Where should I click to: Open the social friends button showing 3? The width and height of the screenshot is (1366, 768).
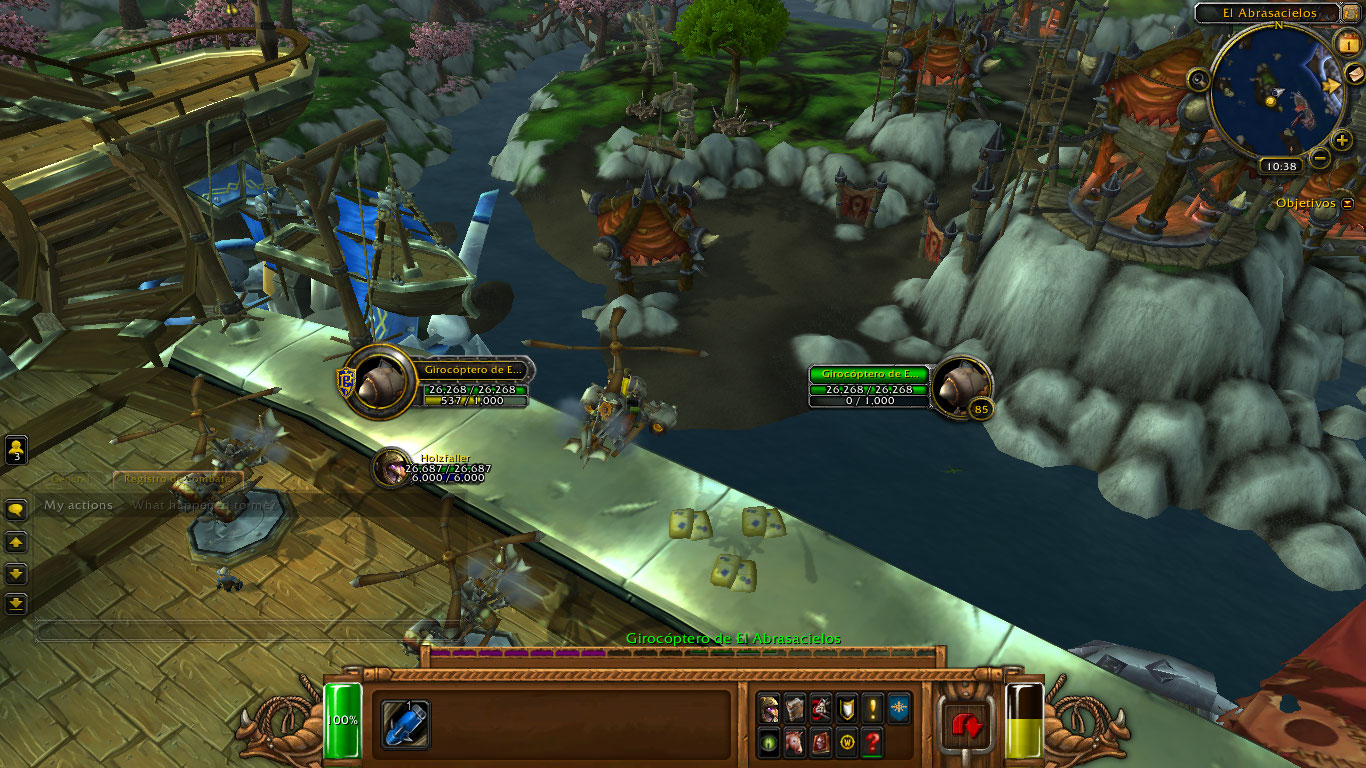point(16,449)
